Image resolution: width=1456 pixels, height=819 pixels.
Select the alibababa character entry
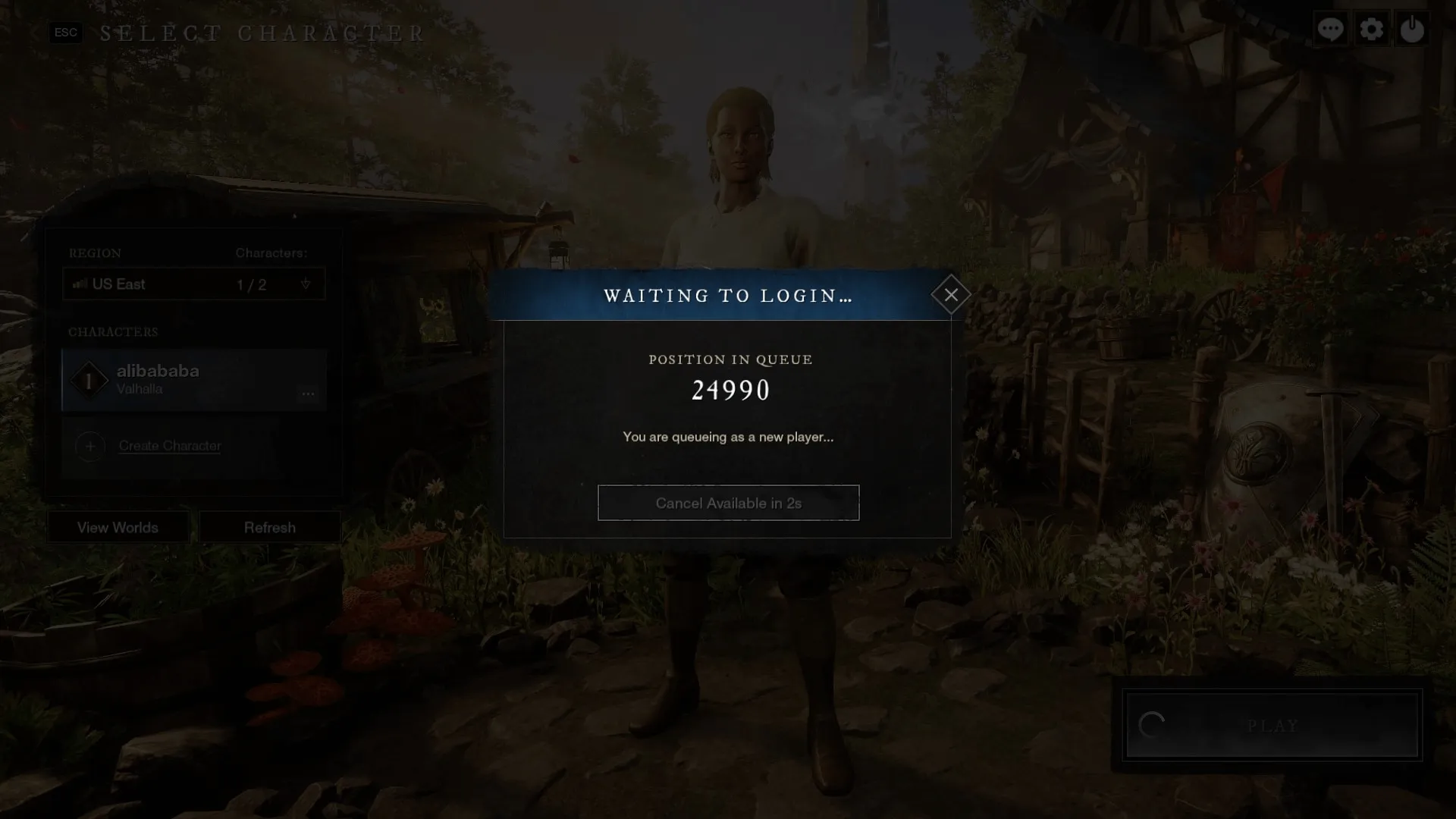[182, 379]
